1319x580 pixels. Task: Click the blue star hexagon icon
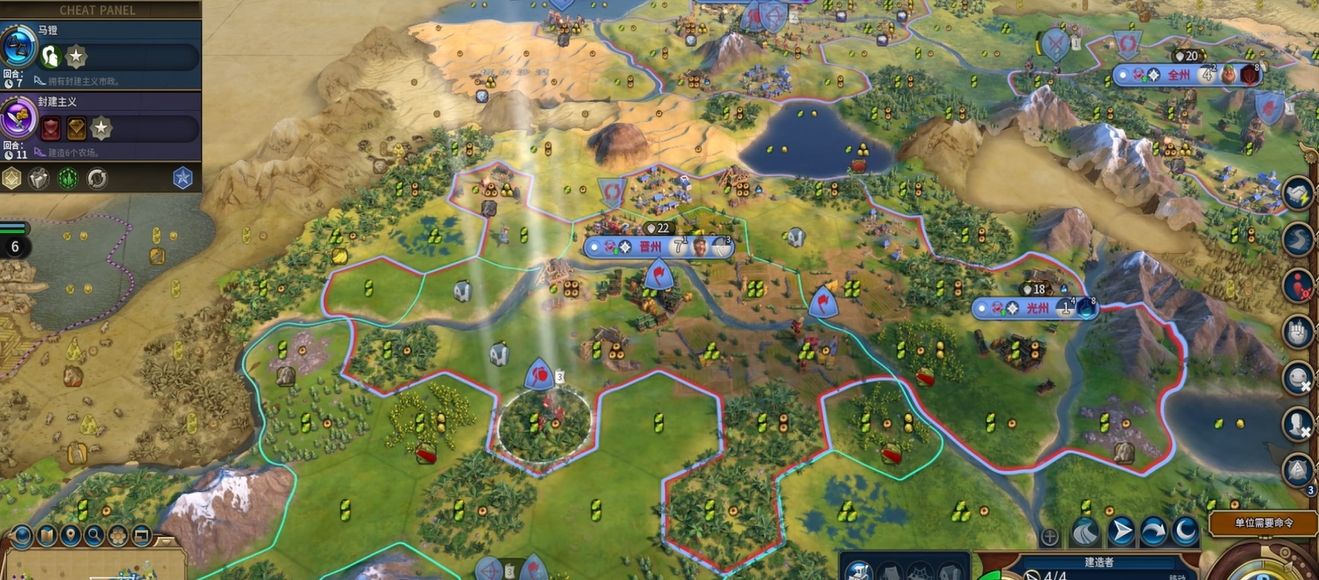(x=182, y=179)
